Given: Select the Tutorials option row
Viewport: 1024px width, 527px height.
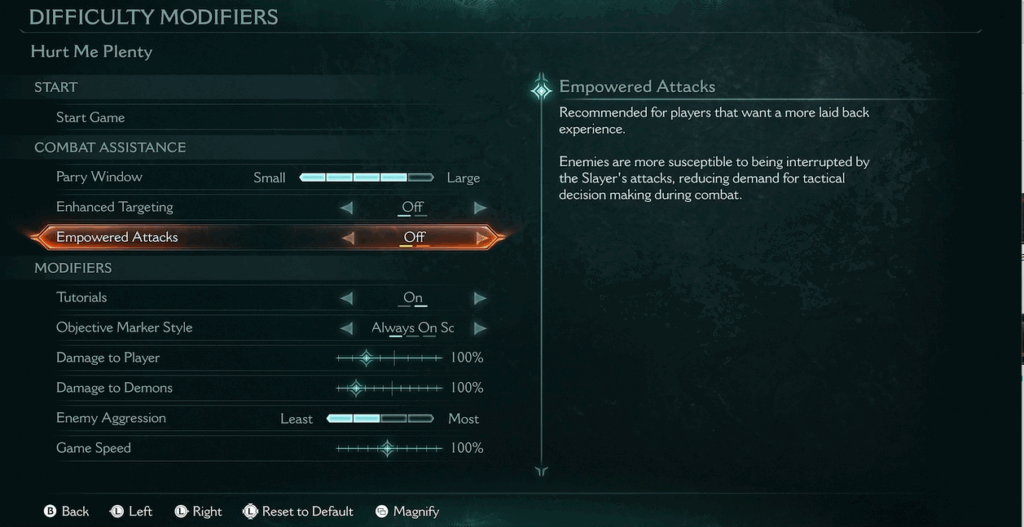Looking at the screenshot, I should (x=82, y=298).
